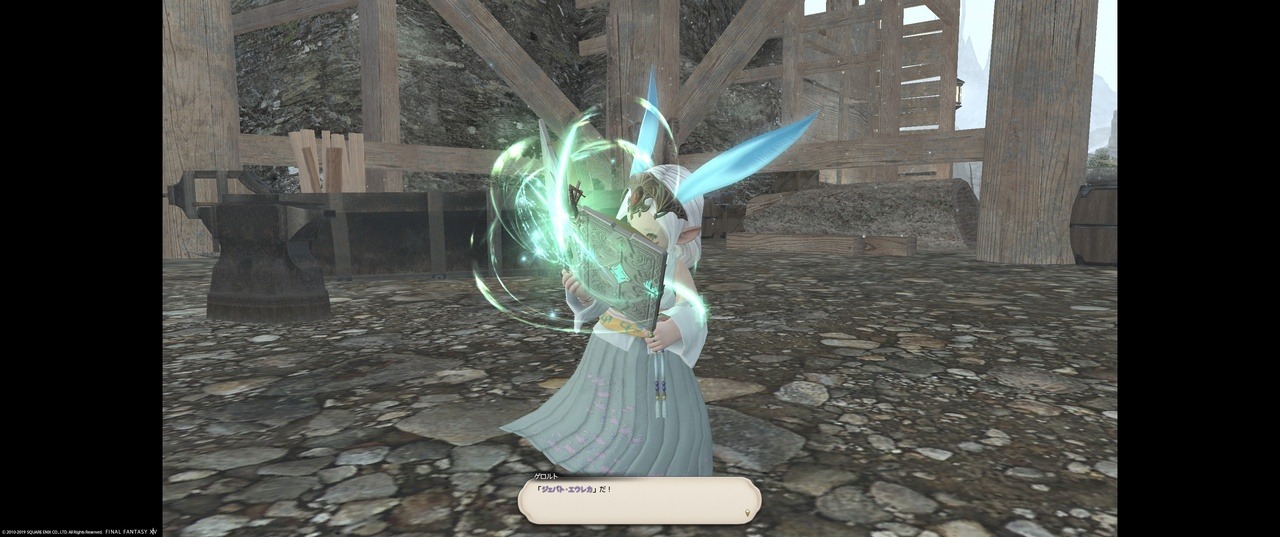Viewport: 1280px width, 537px height.
Task: Advance Gerolt's dialogue box
Action: [x=639, y=500]
